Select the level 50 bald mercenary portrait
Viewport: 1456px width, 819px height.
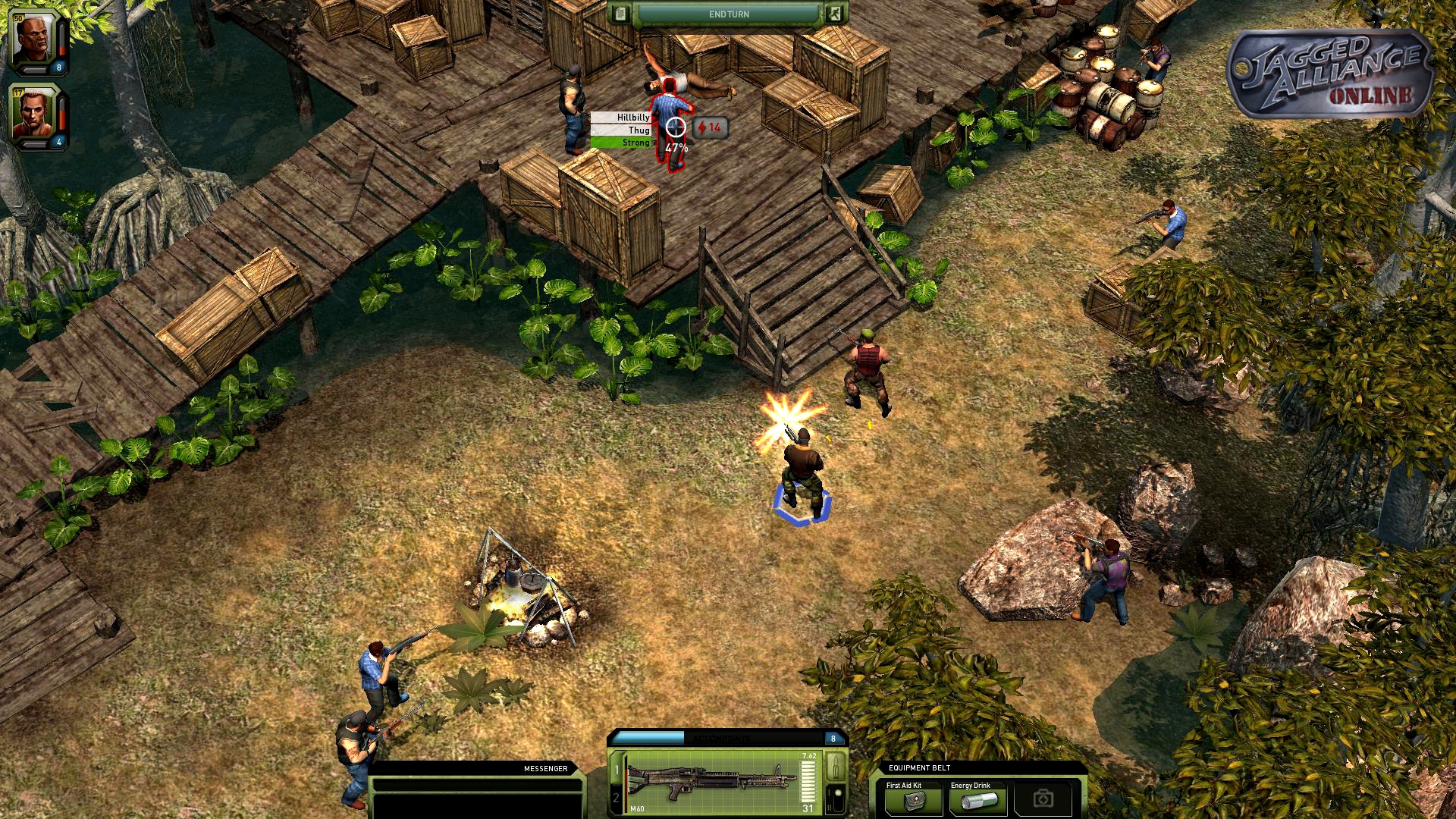[34, 40]
